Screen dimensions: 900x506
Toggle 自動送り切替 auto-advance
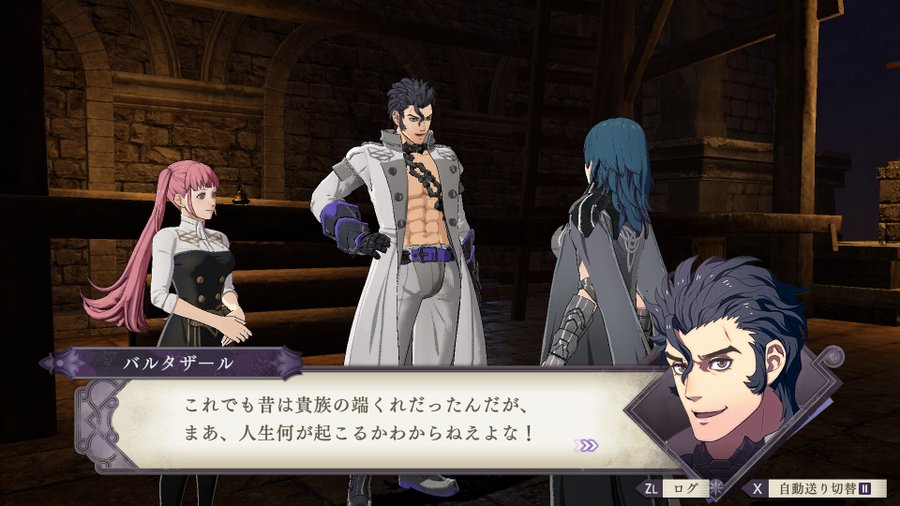(x=816, y=489)
